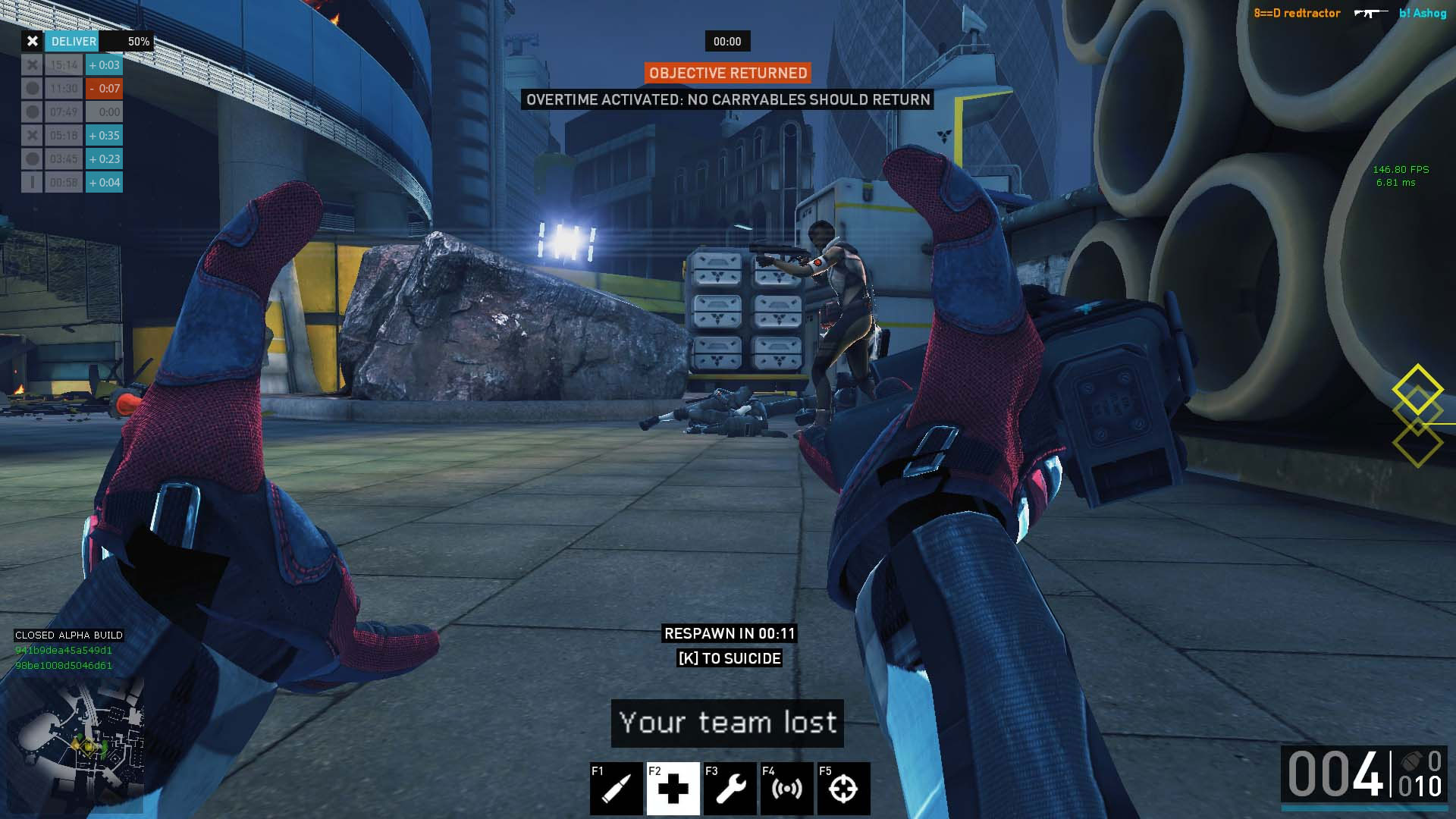Choose the F2 medic cross class slot

[673, 789]
